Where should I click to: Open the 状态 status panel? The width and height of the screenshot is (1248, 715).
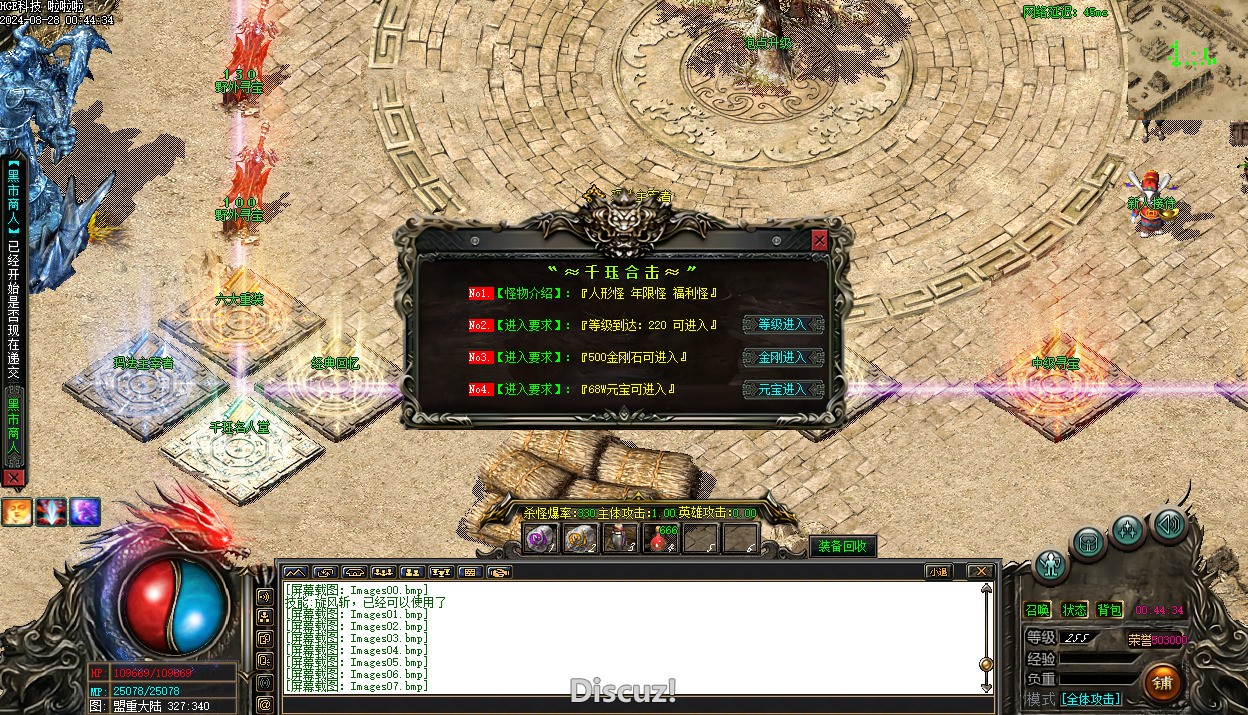point(1074,610)
